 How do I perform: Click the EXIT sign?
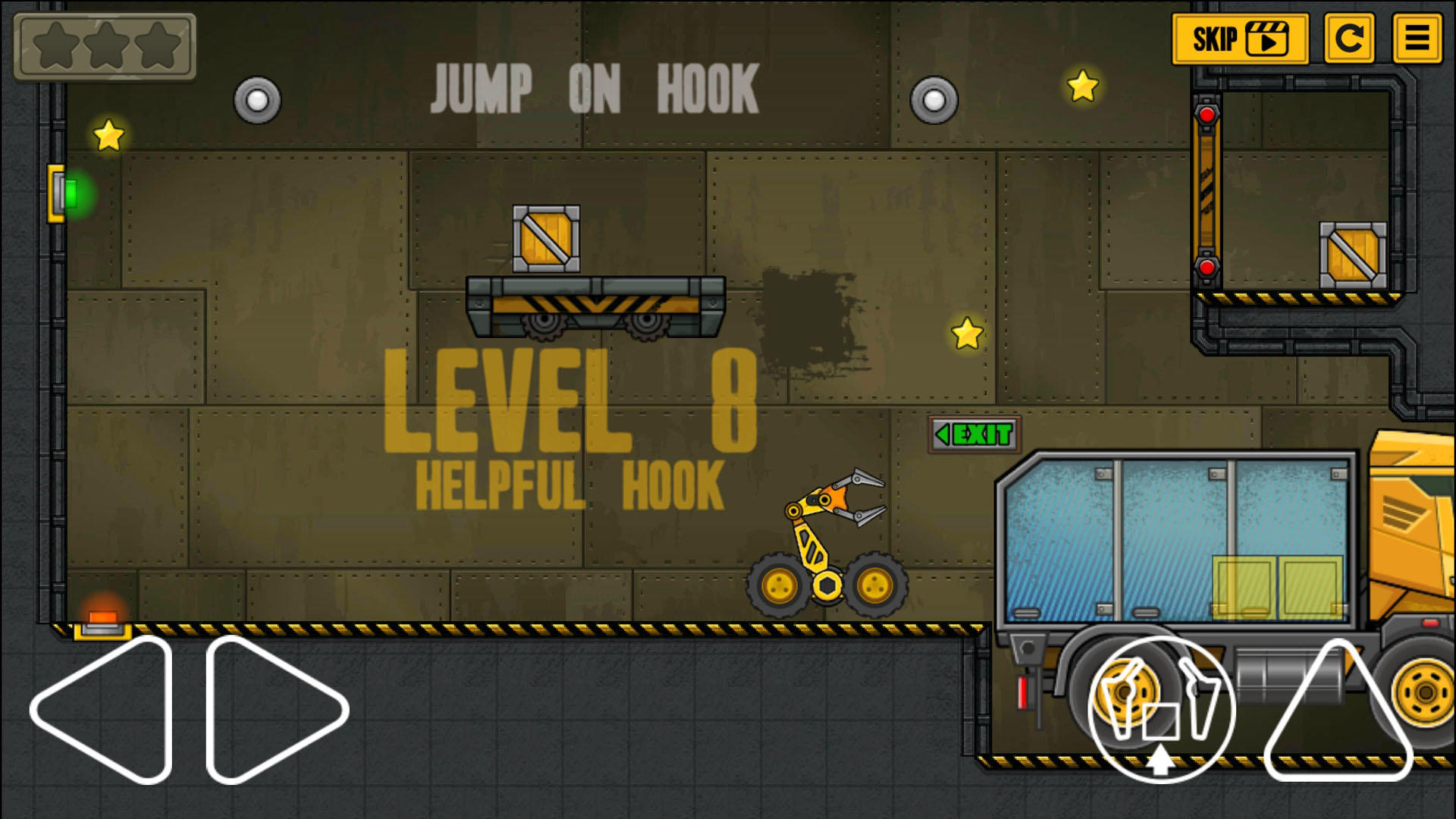click(x=973, y=435)
